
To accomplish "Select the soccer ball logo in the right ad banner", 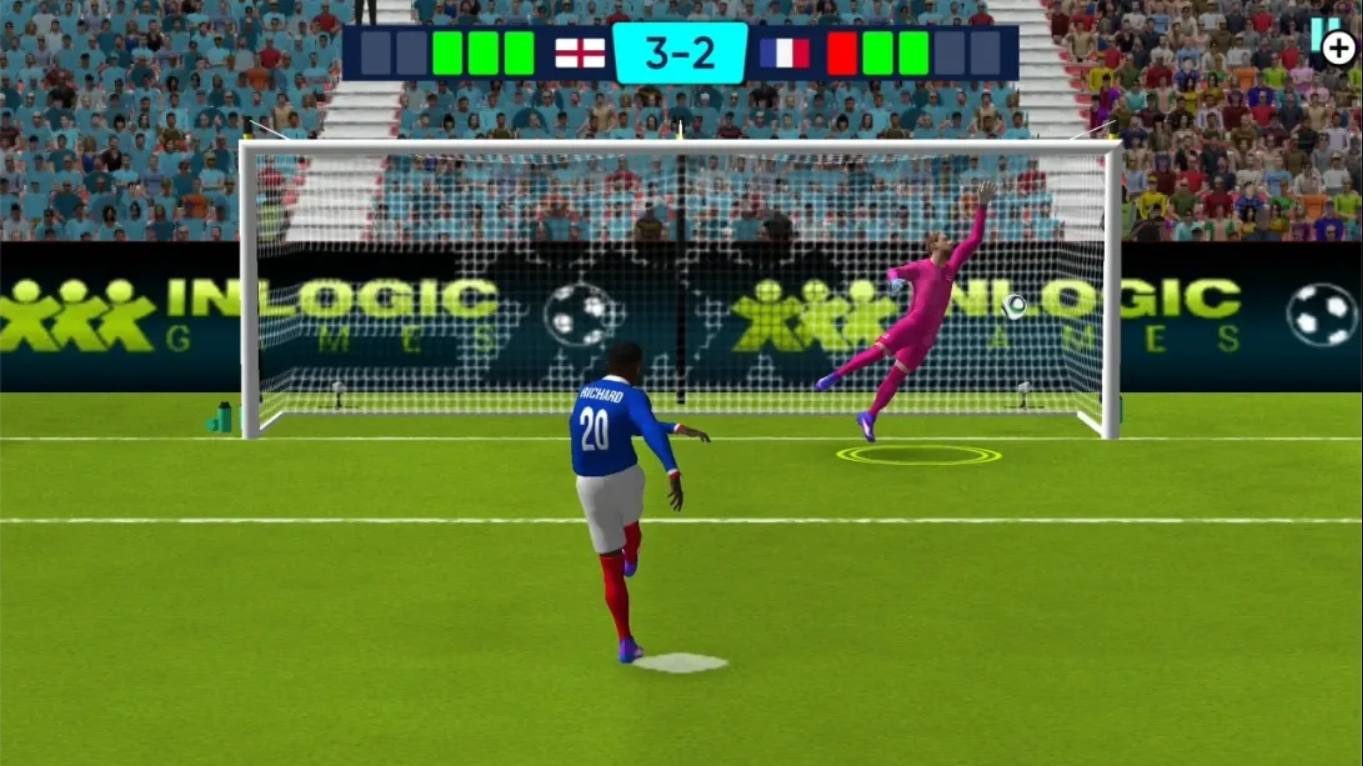I will point(1321,313).
